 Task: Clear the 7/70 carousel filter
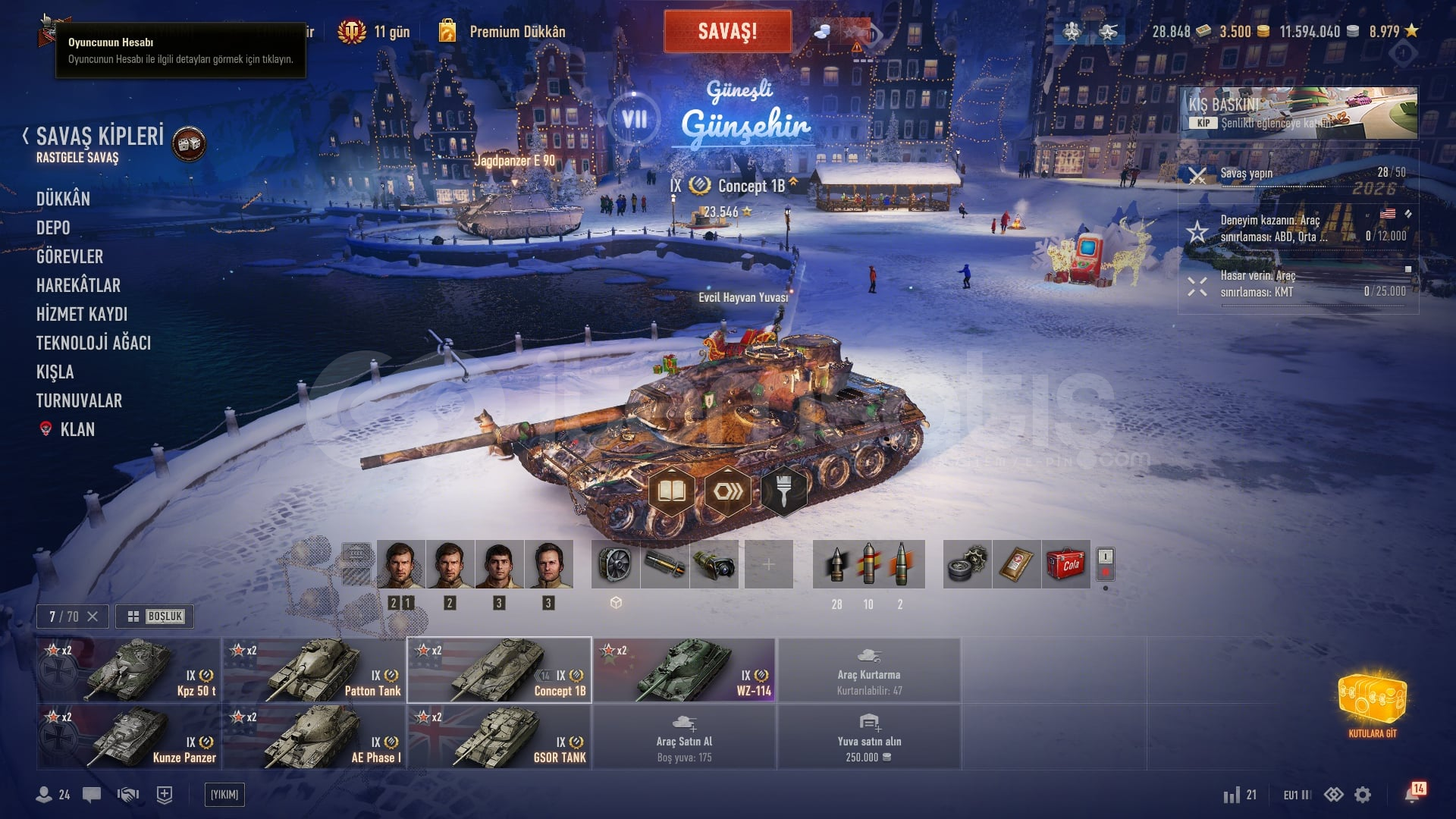click(93, 617)
